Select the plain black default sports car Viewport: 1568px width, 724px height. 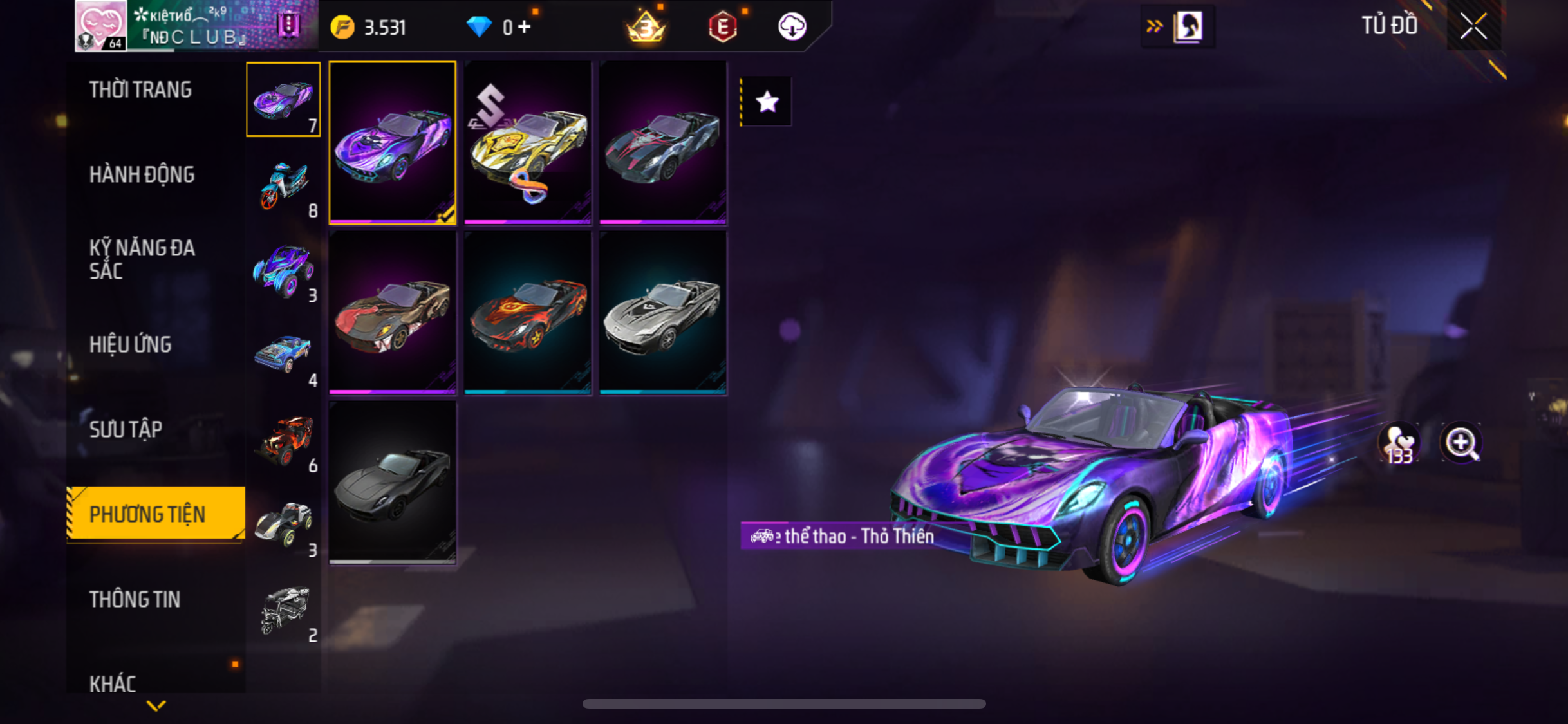coord(393,482)
